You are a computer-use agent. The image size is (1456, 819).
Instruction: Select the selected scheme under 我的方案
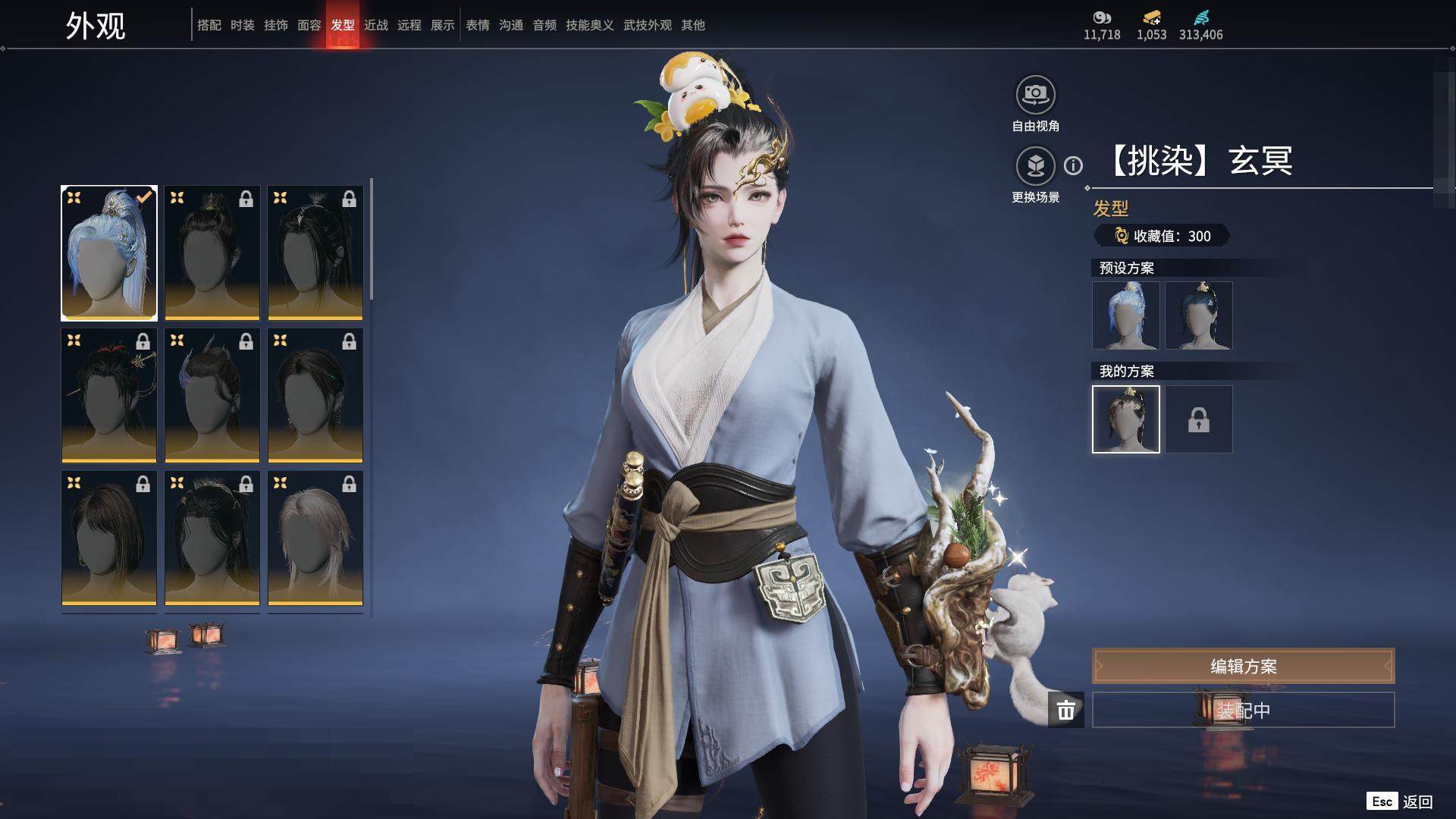(1125, 419)
